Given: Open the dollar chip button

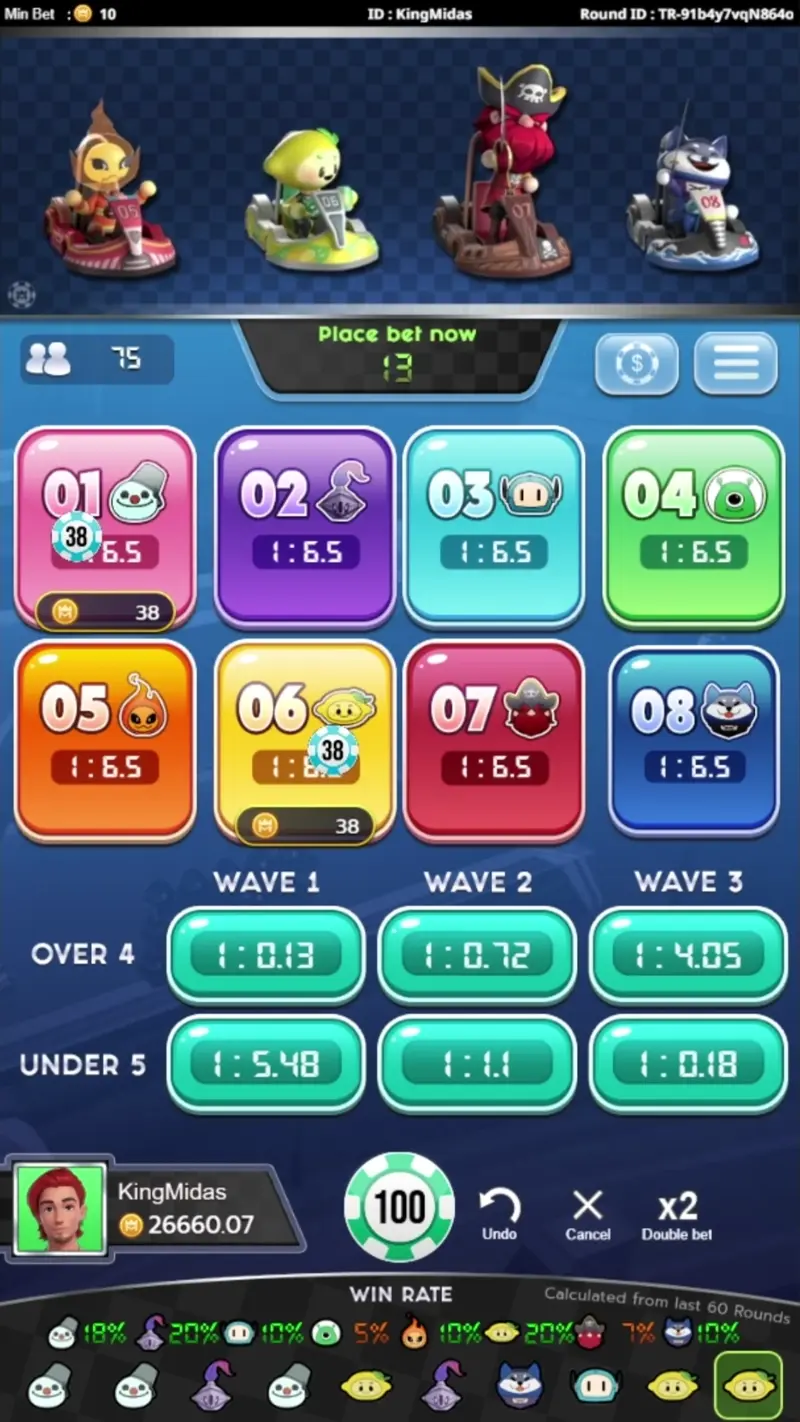Looking at the screenshot, I should 637,364.
